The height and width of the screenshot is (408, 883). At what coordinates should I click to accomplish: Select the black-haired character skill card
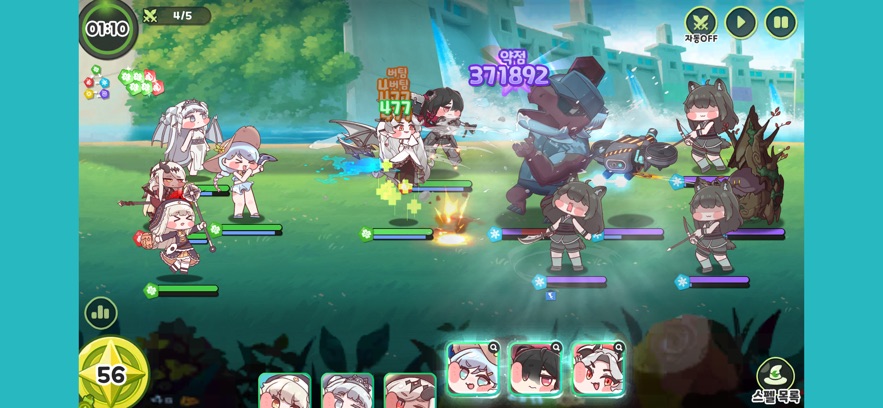tap(536, 369)
